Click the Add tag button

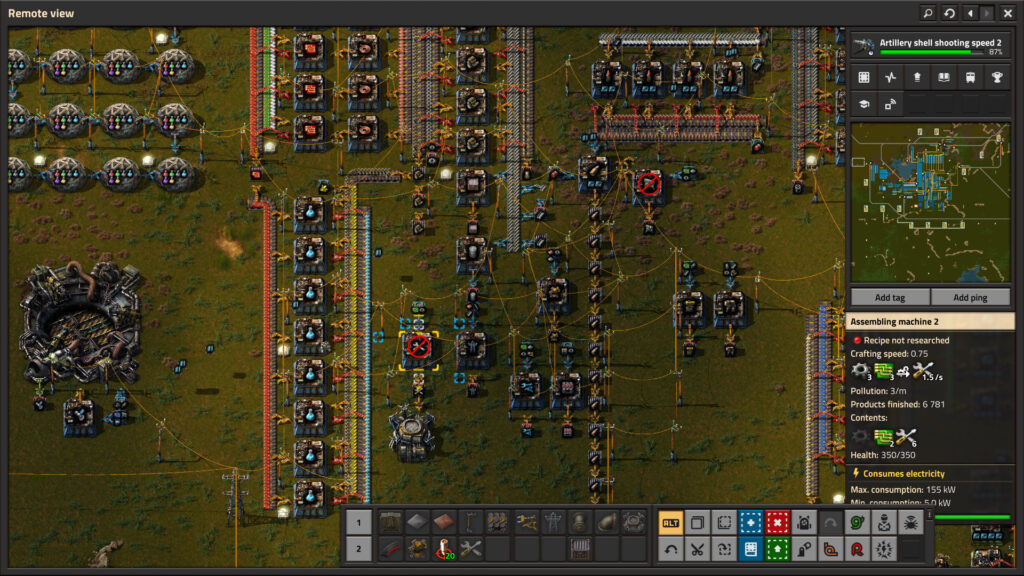(889, 297)
